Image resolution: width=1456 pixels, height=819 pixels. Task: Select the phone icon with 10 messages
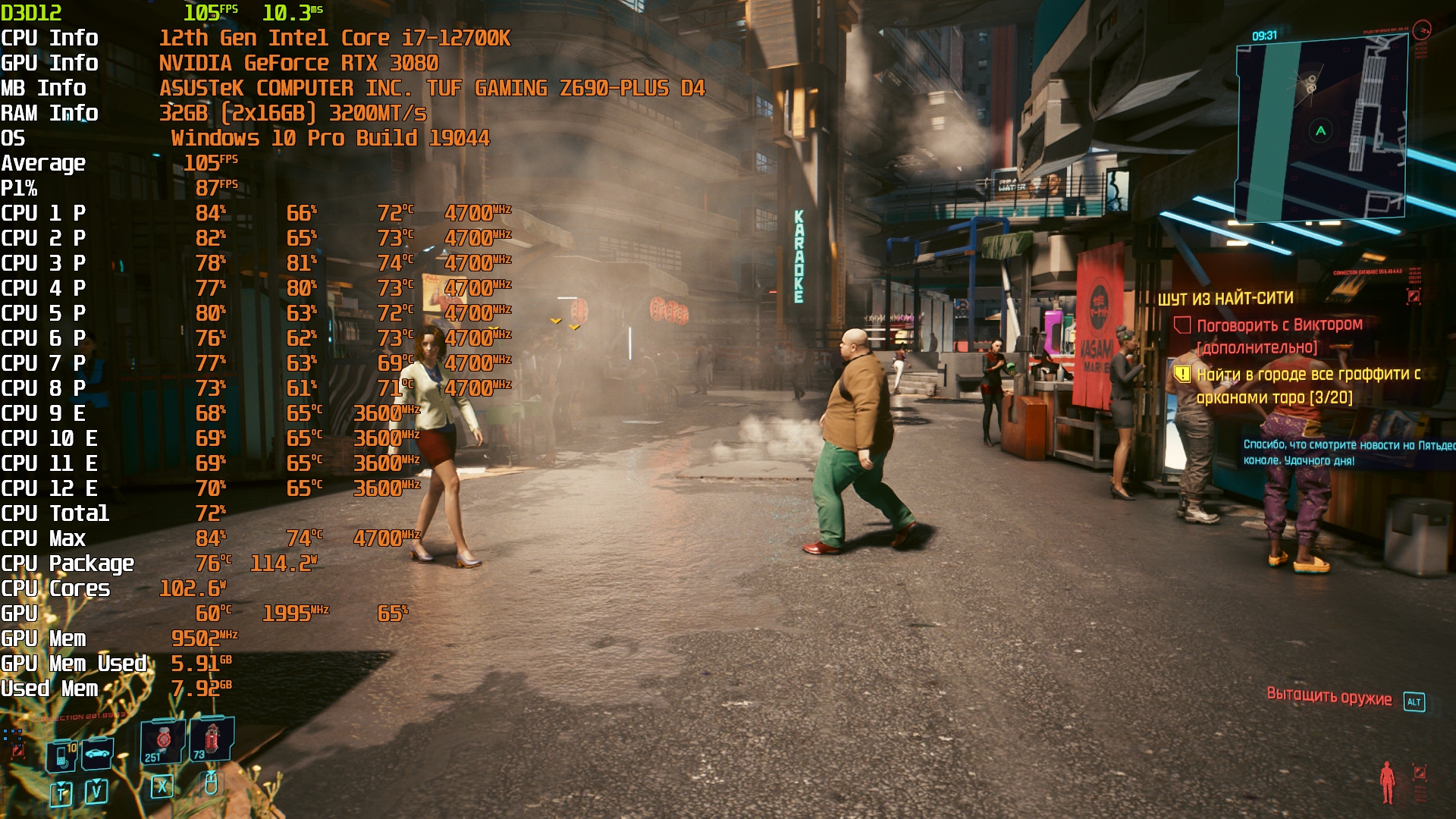point(62,755)
